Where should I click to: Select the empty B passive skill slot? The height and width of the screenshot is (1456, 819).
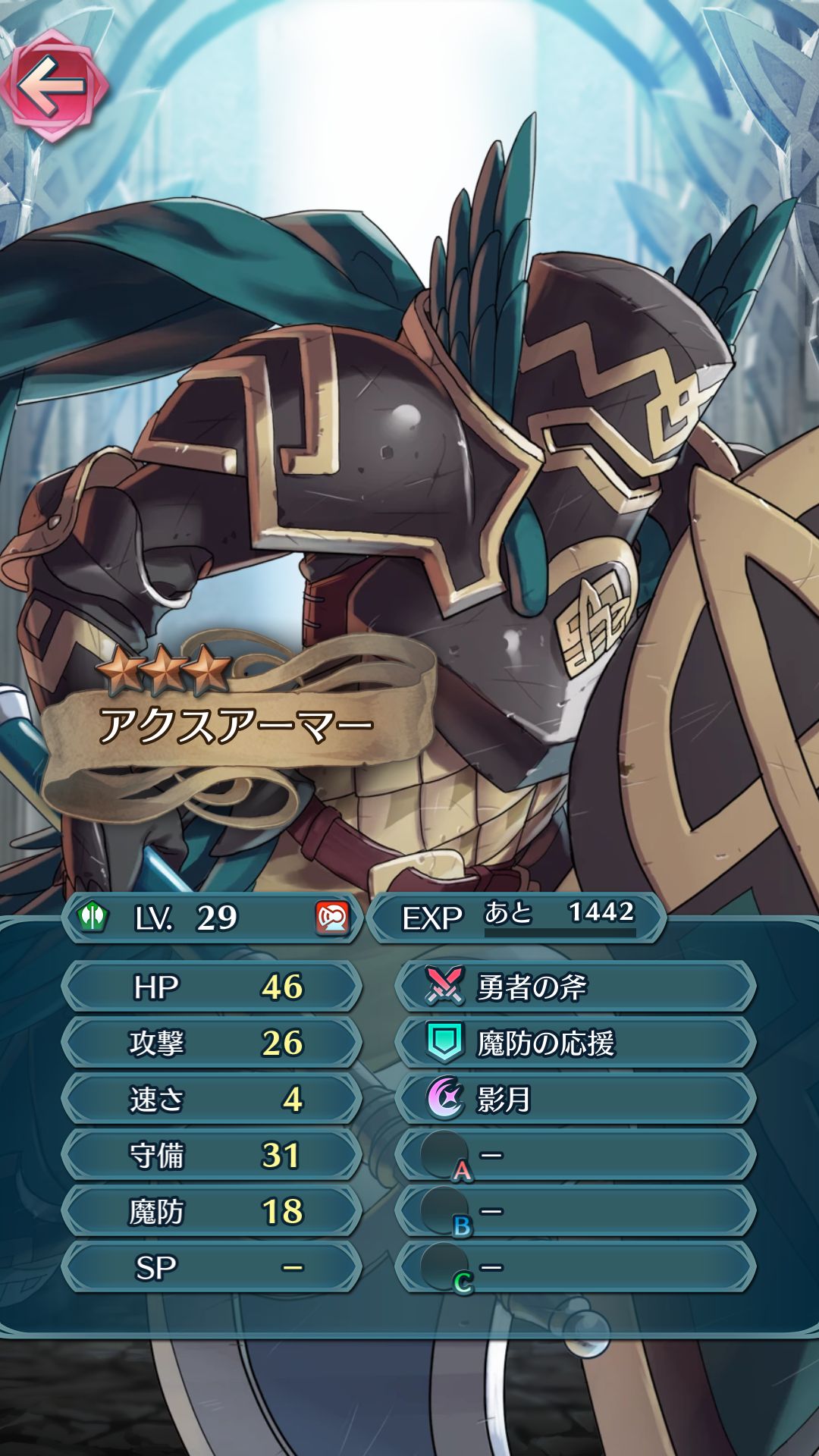575,1211
